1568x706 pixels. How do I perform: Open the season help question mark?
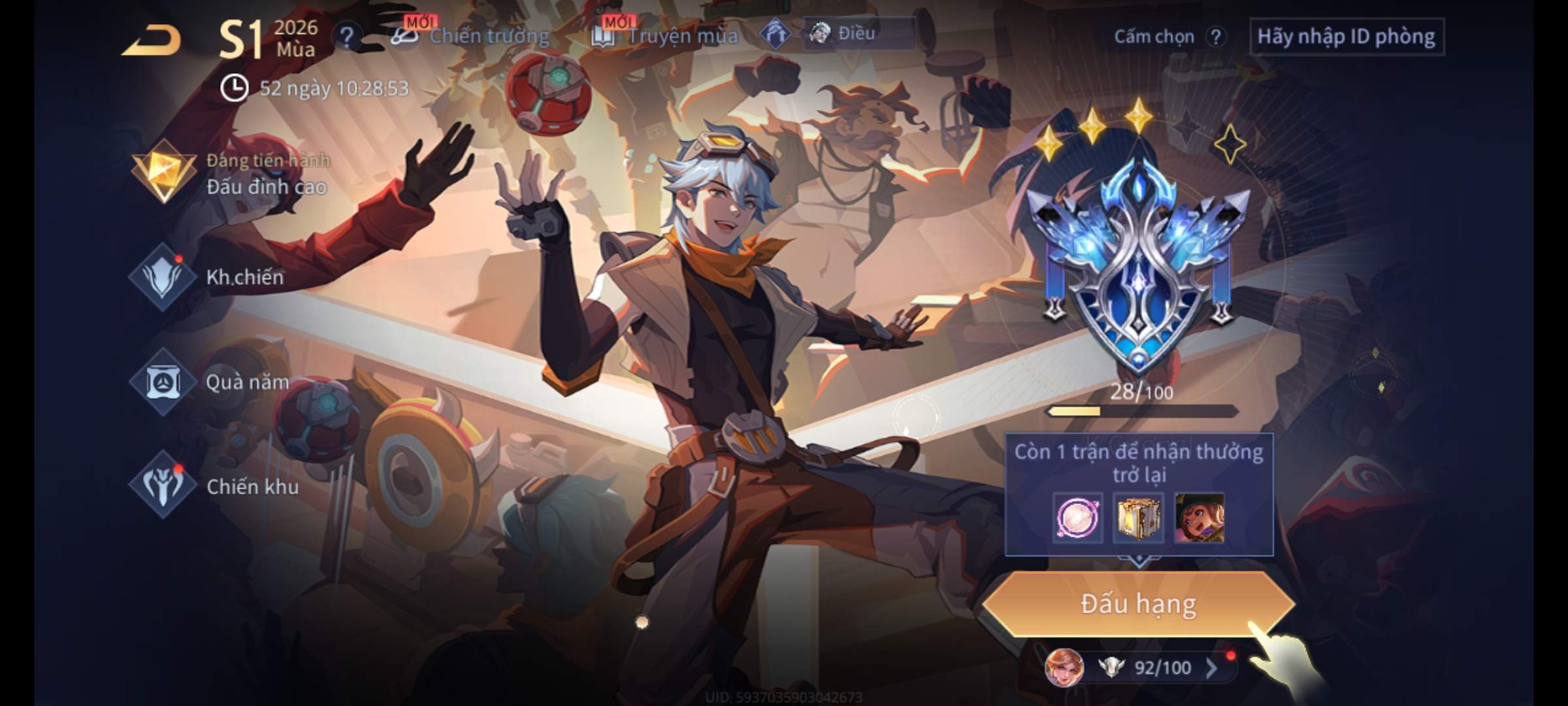point(347,37)
